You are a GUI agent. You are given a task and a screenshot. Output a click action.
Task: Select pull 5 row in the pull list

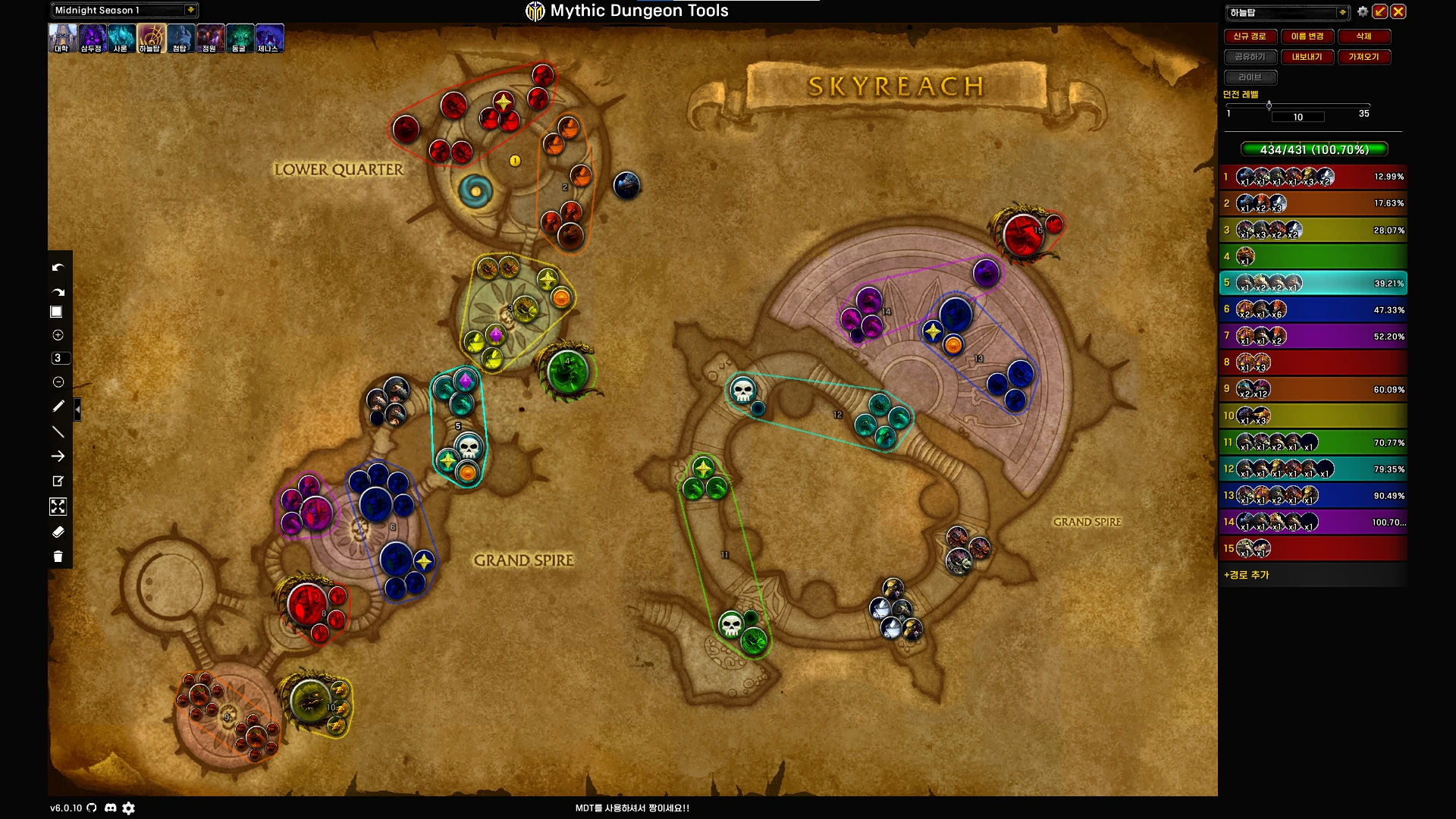click(x=1313, y=283)
